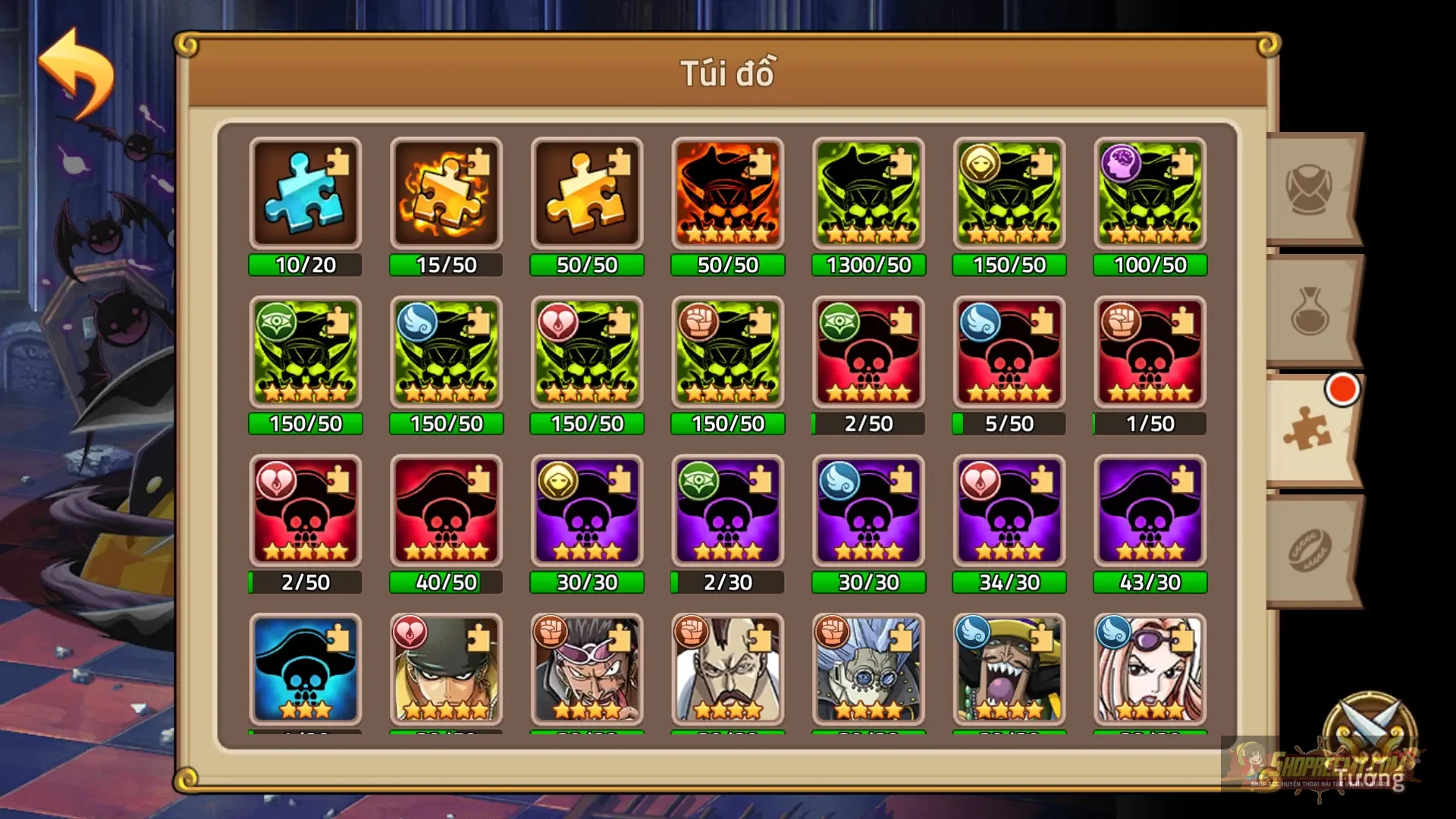
Task: Select the red skull shard with fist emblem
Action: (x=1149, y=353)
